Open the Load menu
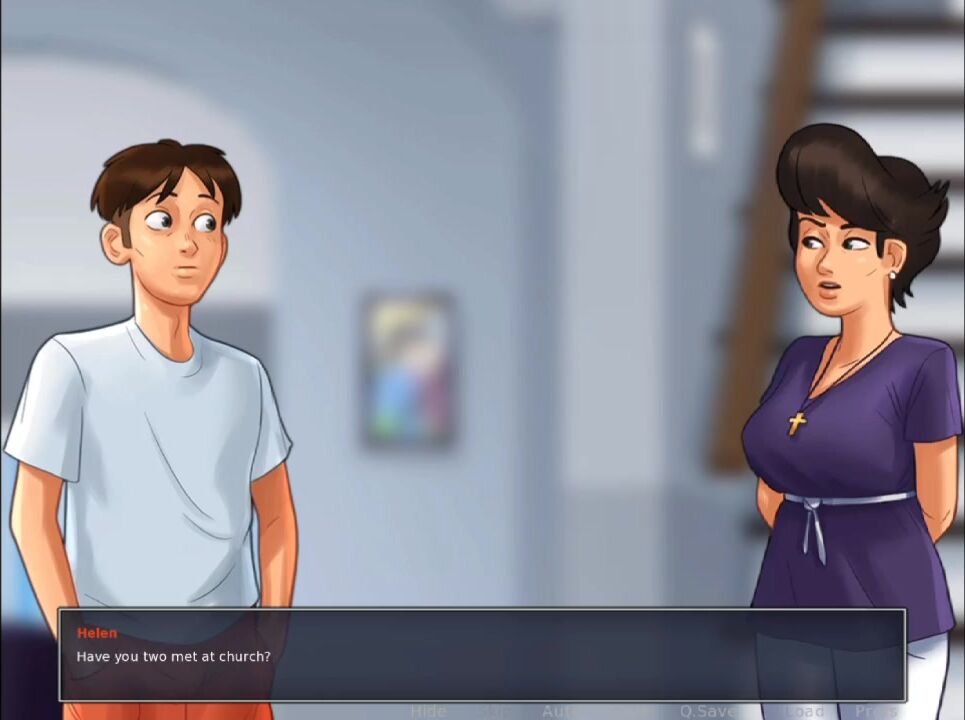Viewport: 965px width, 720px height. click(804, 711)
